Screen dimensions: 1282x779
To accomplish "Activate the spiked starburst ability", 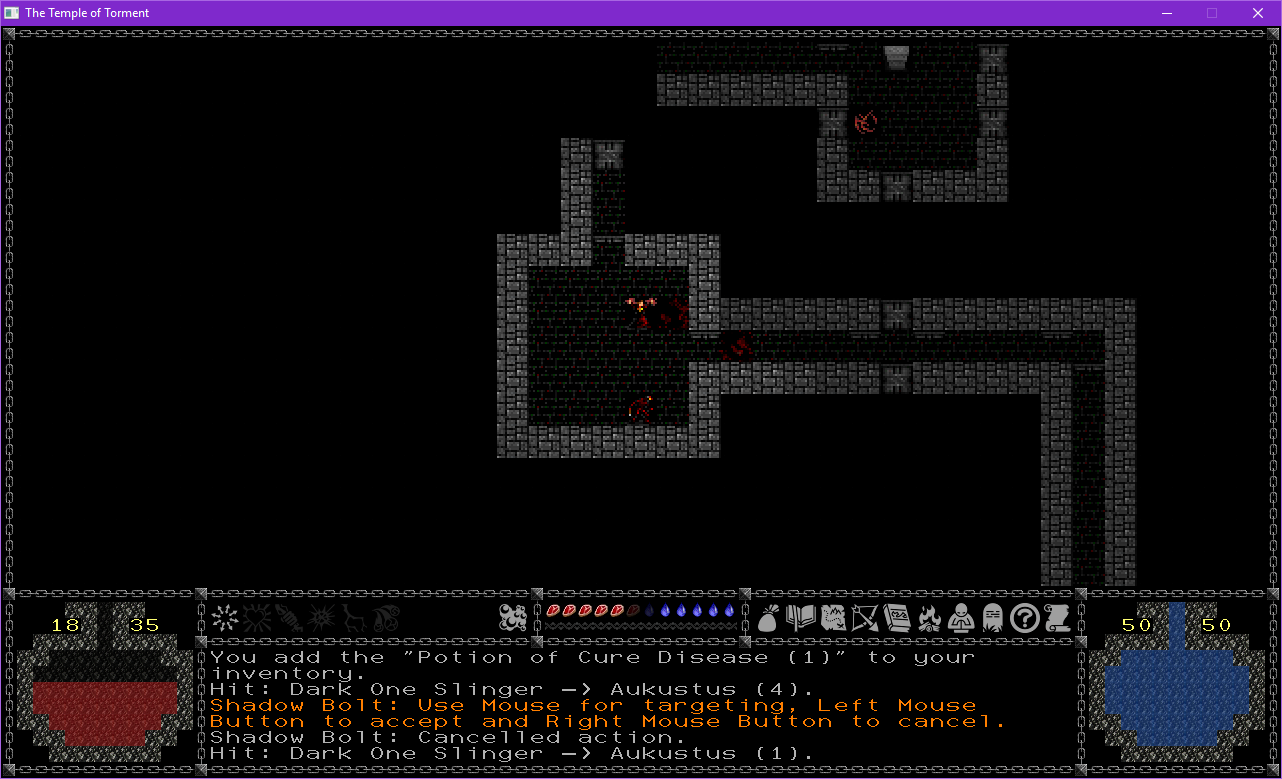I will (x=320, y=618).
